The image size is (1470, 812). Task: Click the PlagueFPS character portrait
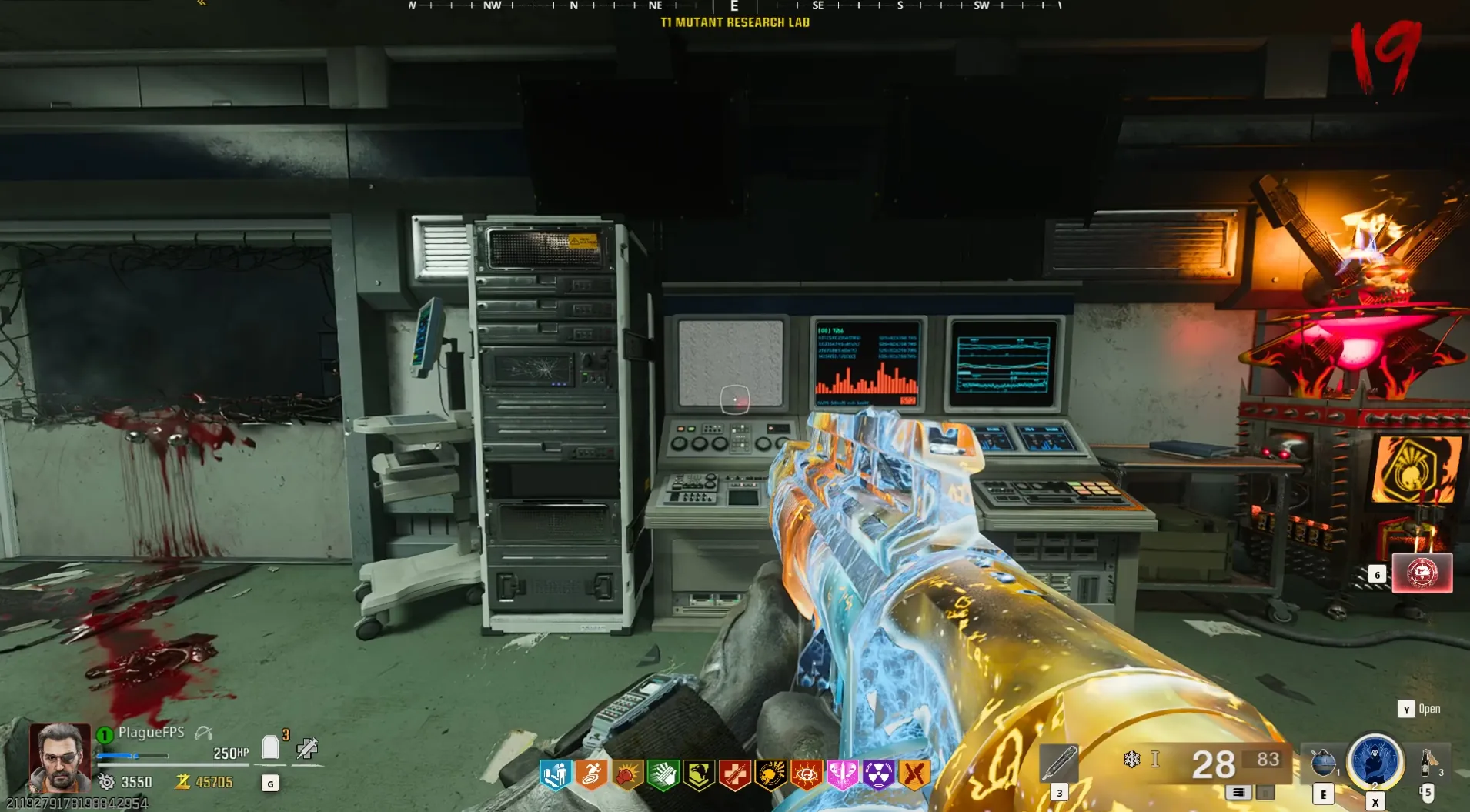60,757
